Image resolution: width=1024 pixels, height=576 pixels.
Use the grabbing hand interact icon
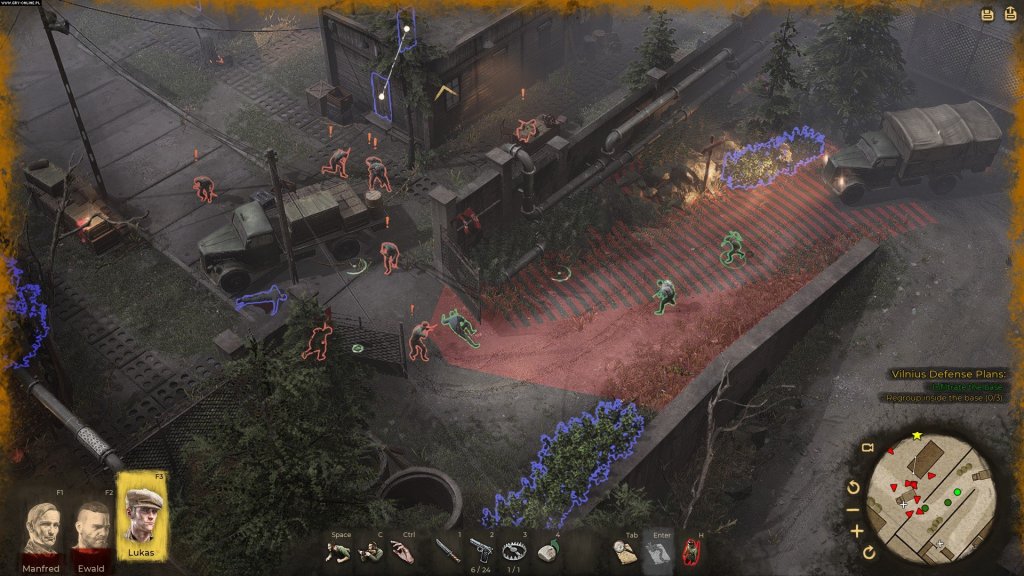point(402,553)
